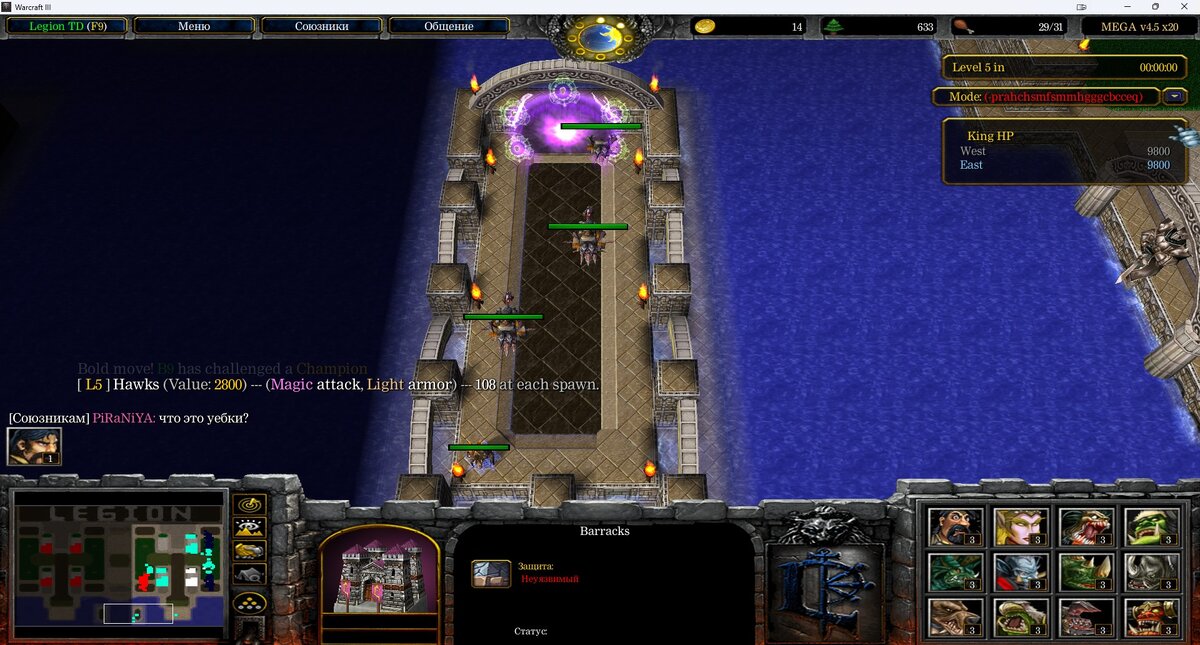Click the formation movement toggle button

click(x=249, y=603)
